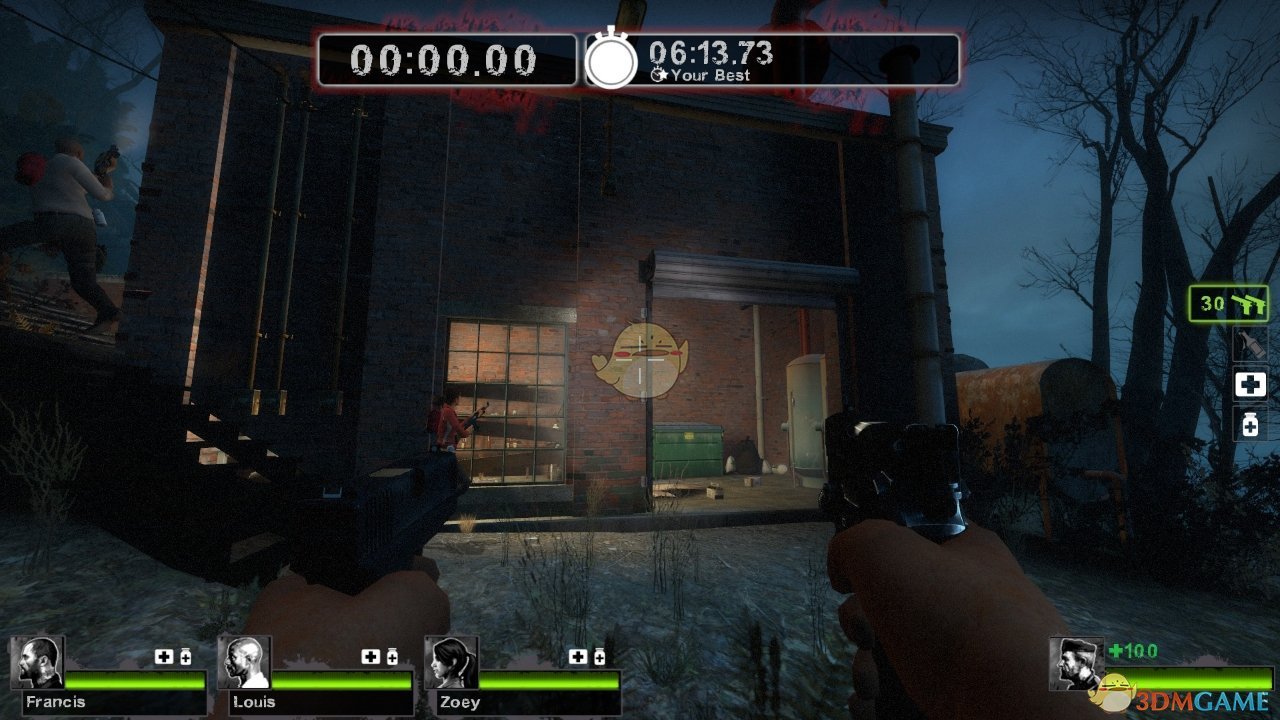Image resolution: width=1280 pixels, height=720 pixels.
Task: Click Francis's teammate portrait
Action: pyautogui.click(x=38, y=663)
